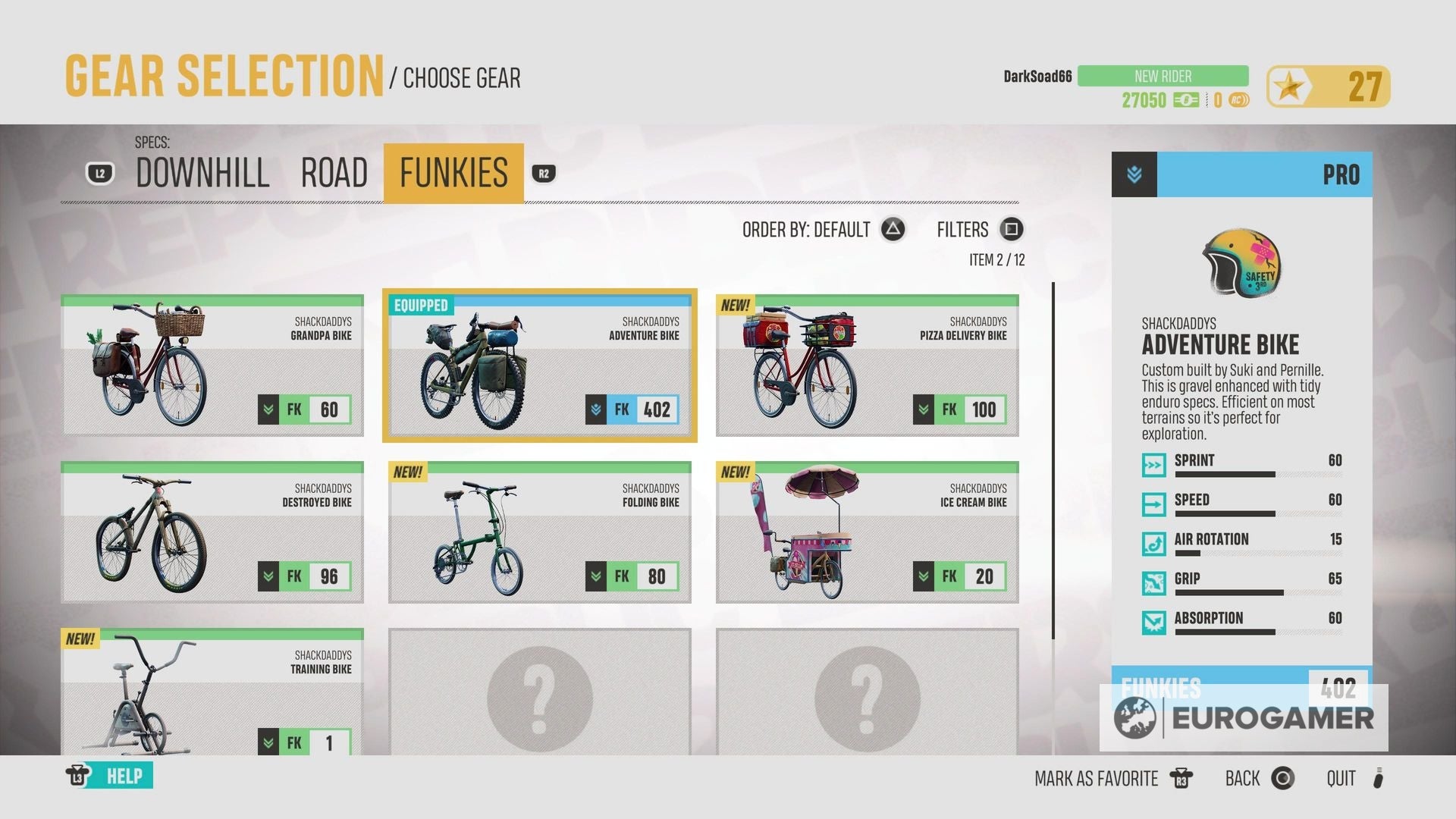Click the Quit button

pos(1341,778)
